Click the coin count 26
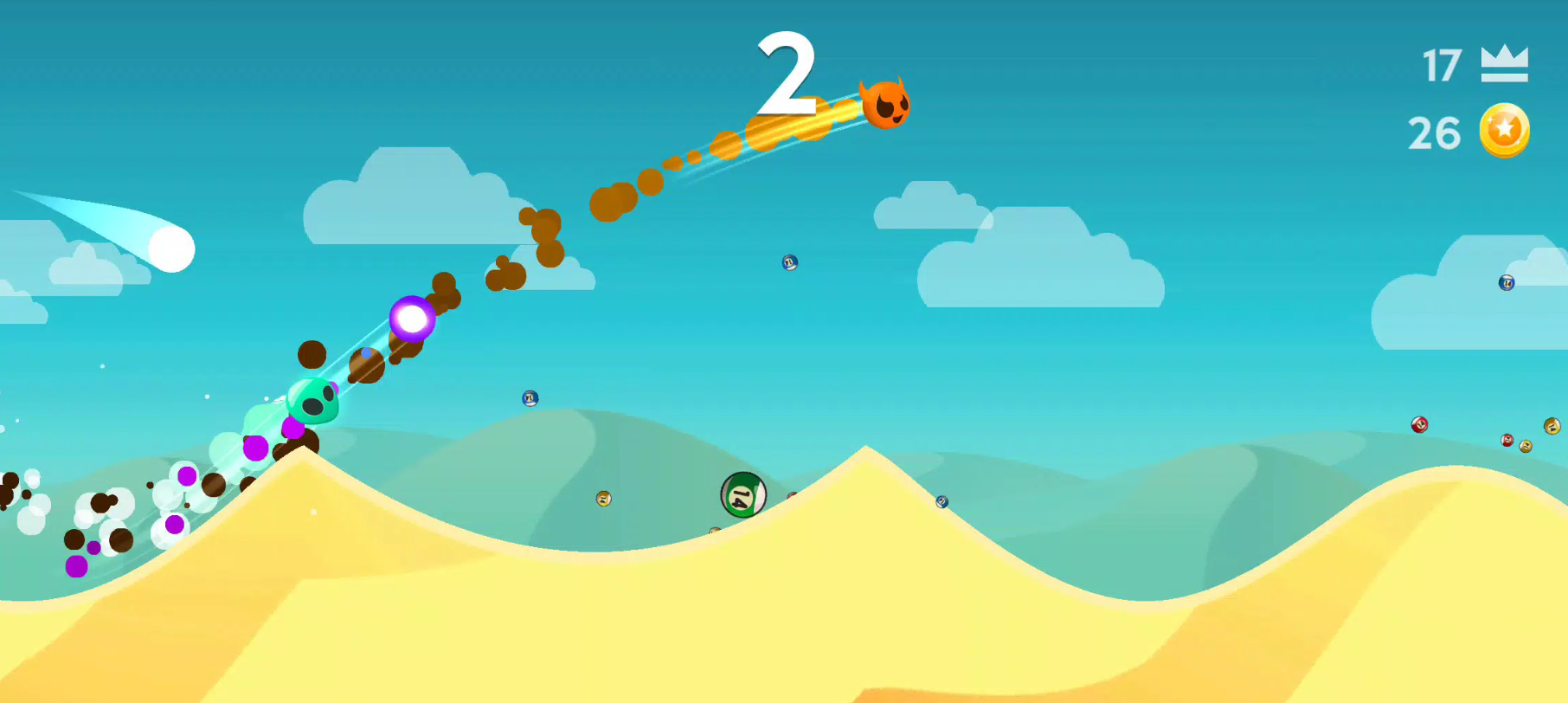 tap(1434, 132)
